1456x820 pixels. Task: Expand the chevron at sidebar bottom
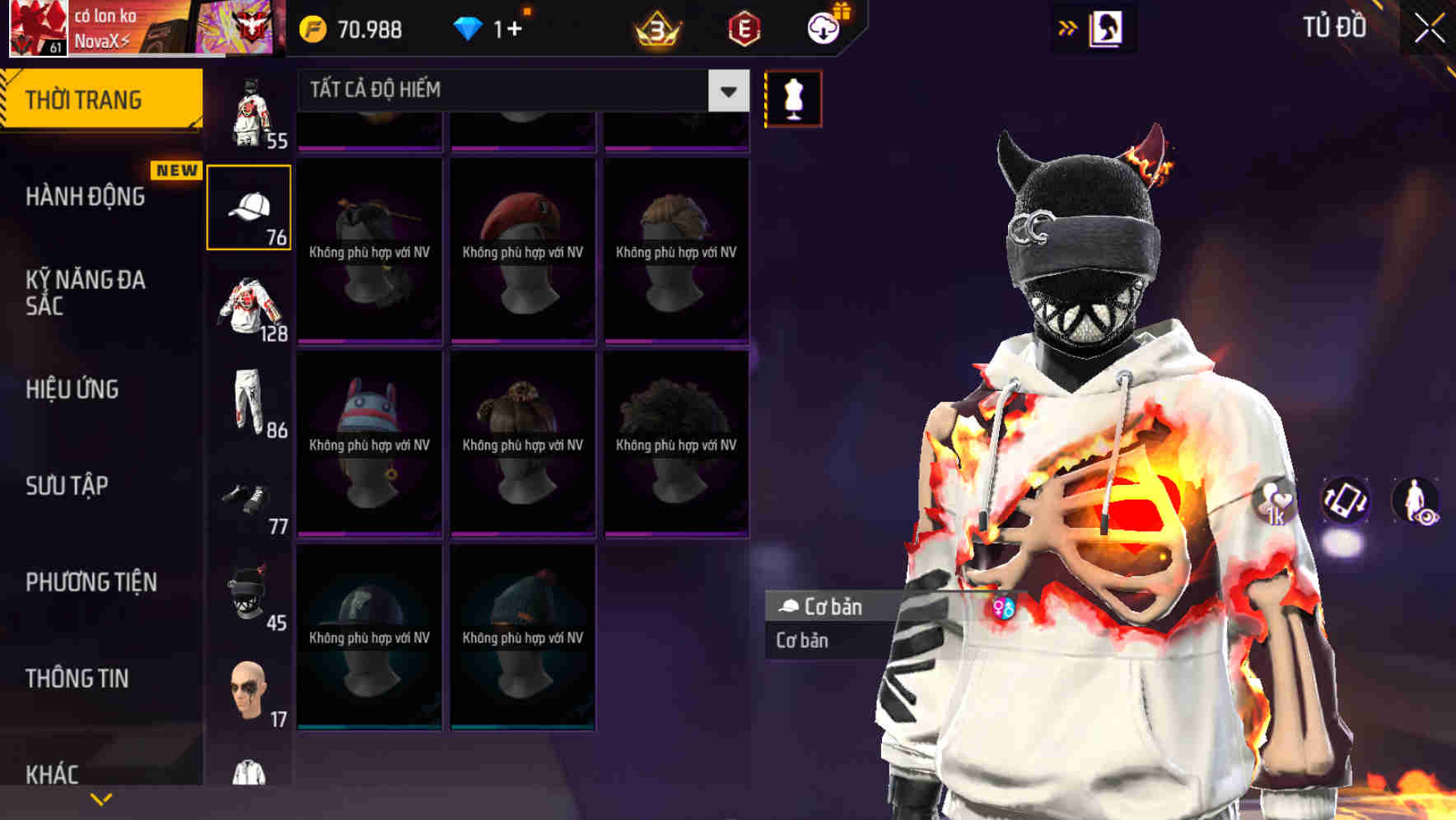[x=101, y=798]
